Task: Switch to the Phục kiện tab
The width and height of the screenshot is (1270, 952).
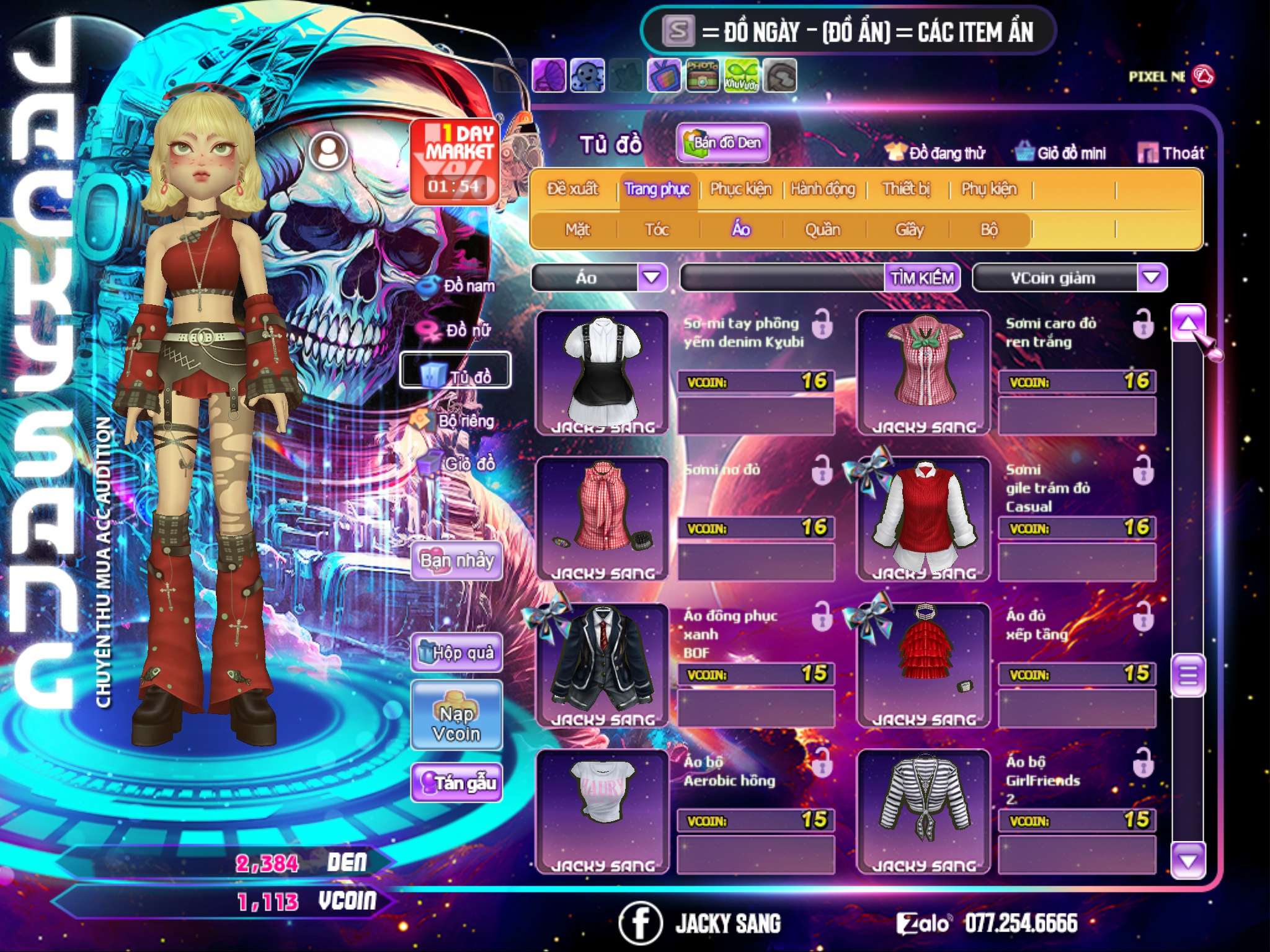Action: pos(741,189)
